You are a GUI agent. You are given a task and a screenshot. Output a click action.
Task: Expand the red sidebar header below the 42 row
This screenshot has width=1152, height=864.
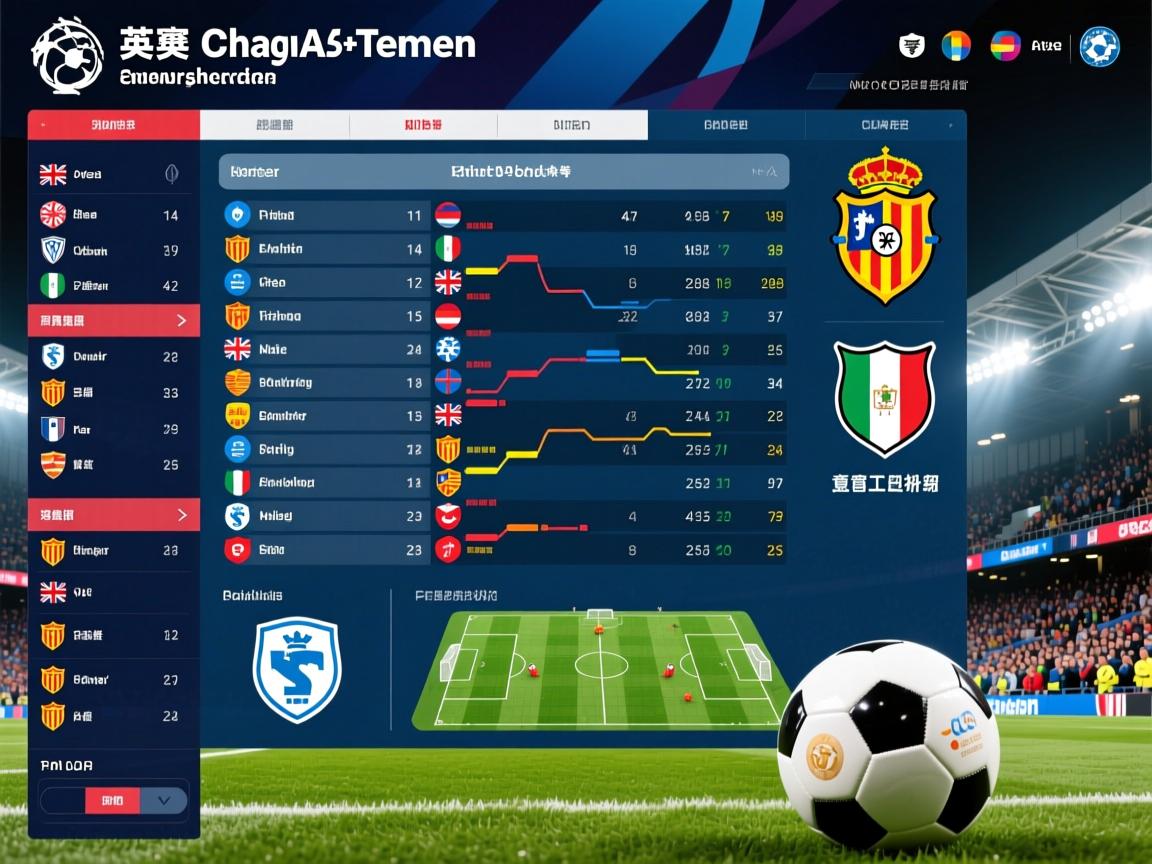pyautogui.click(x=113, y=321)
